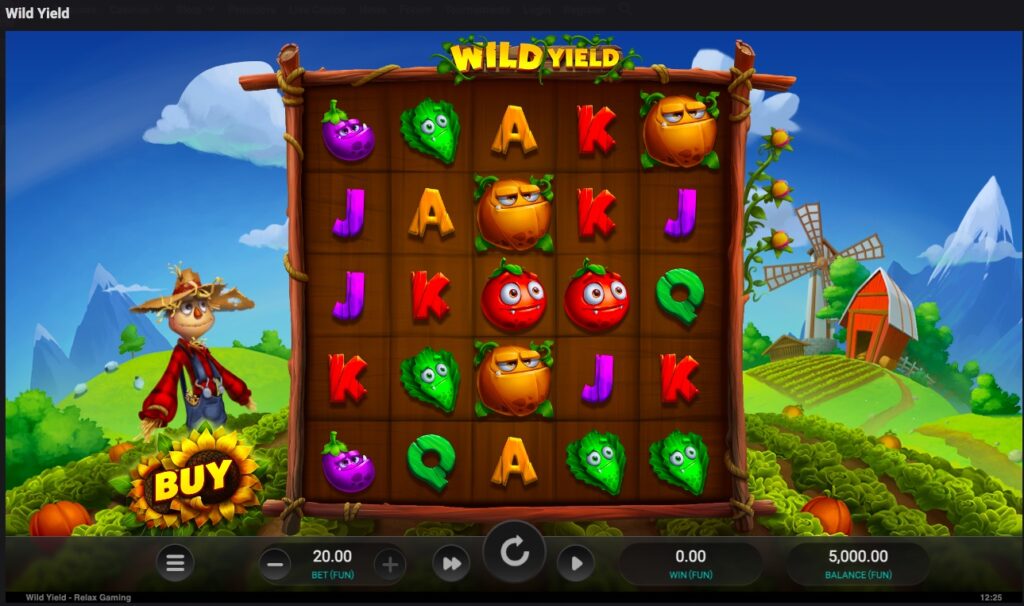This screenshot has width=1024, height=606.
Task: Toggle turbo spin with the fast-forward button
Action: coord(451,564)
